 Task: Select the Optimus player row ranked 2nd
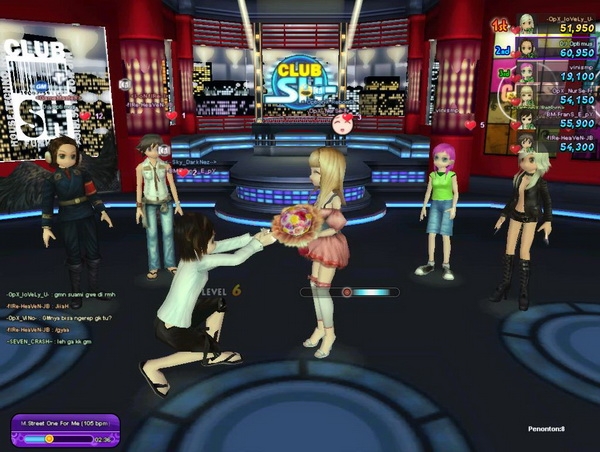[555, 48]
